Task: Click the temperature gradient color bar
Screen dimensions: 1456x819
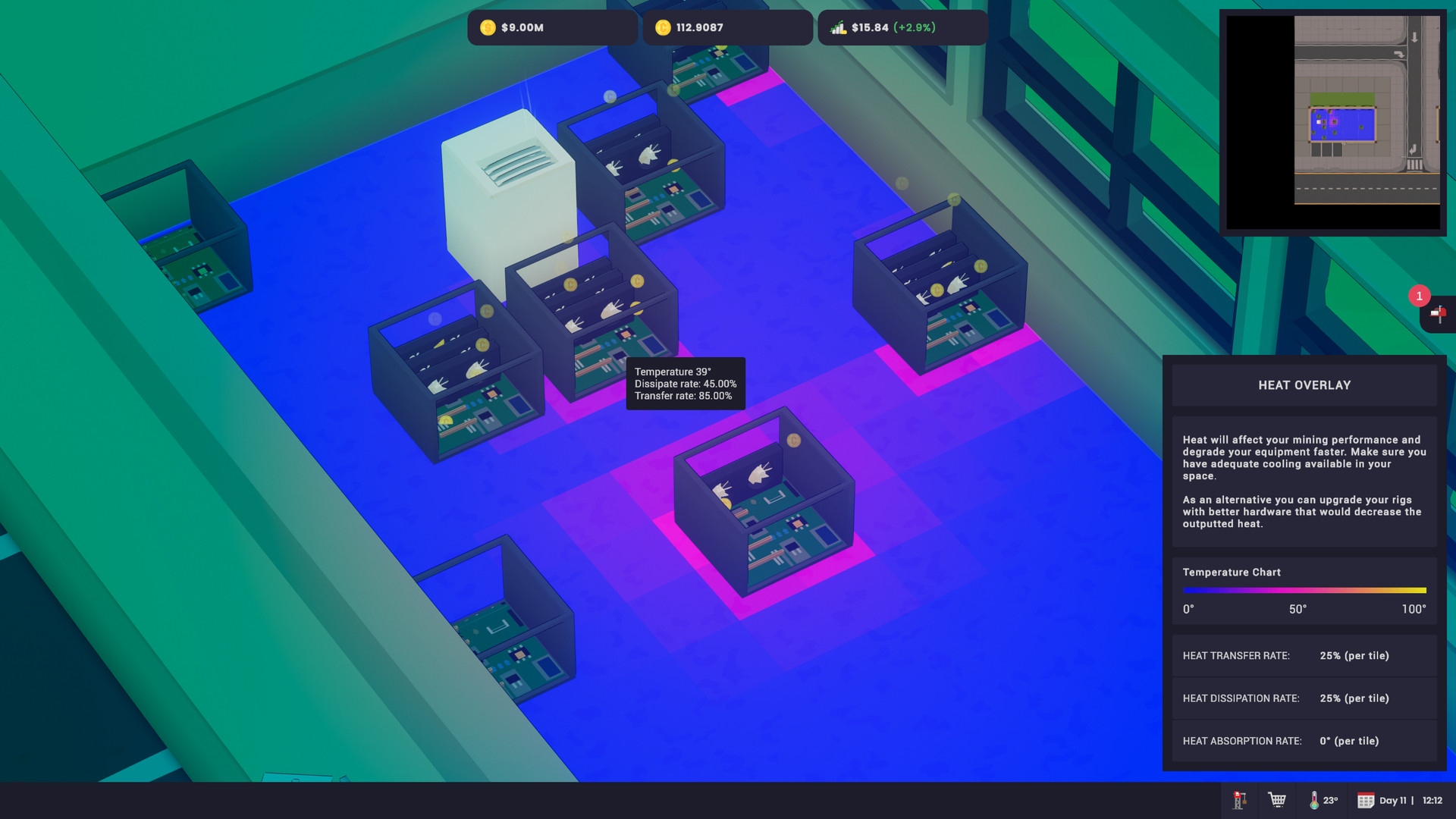Action: point(1303,590)
